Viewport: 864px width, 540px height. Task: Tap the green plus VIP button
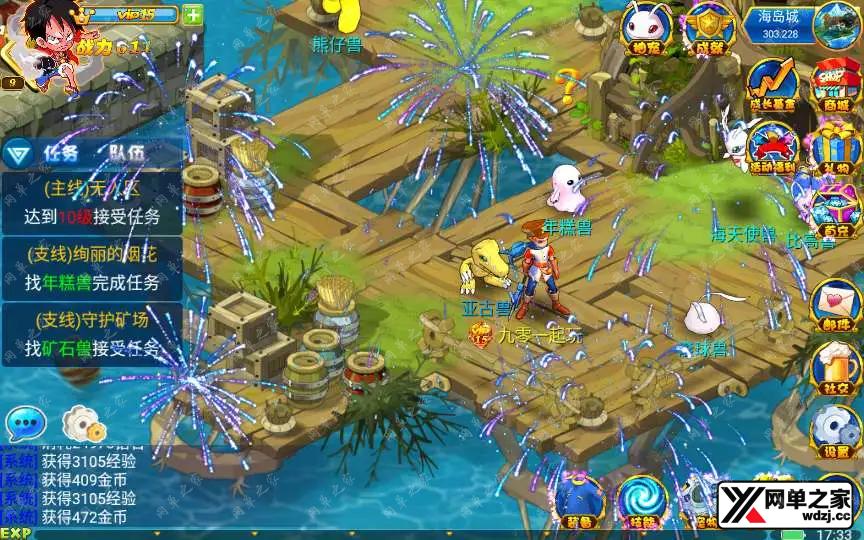(x=192, y=15)
